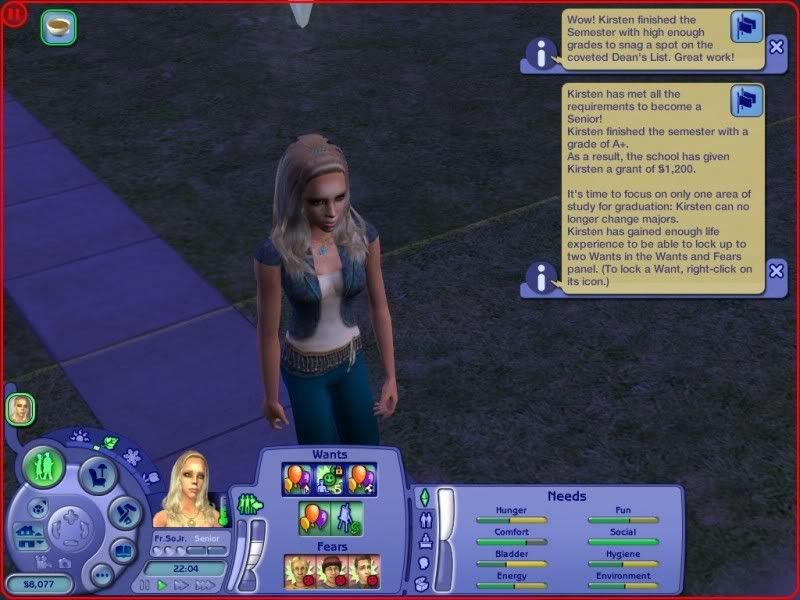The image size is (800, 600).
Task: Open the Career panel tab
Action: (422, 541)
